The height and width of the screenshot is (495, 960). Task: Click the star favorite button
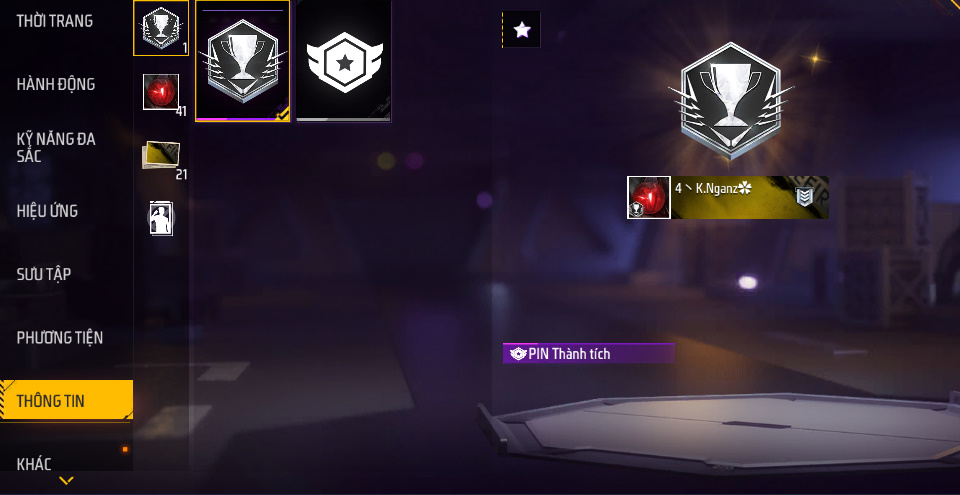point(521,30)
